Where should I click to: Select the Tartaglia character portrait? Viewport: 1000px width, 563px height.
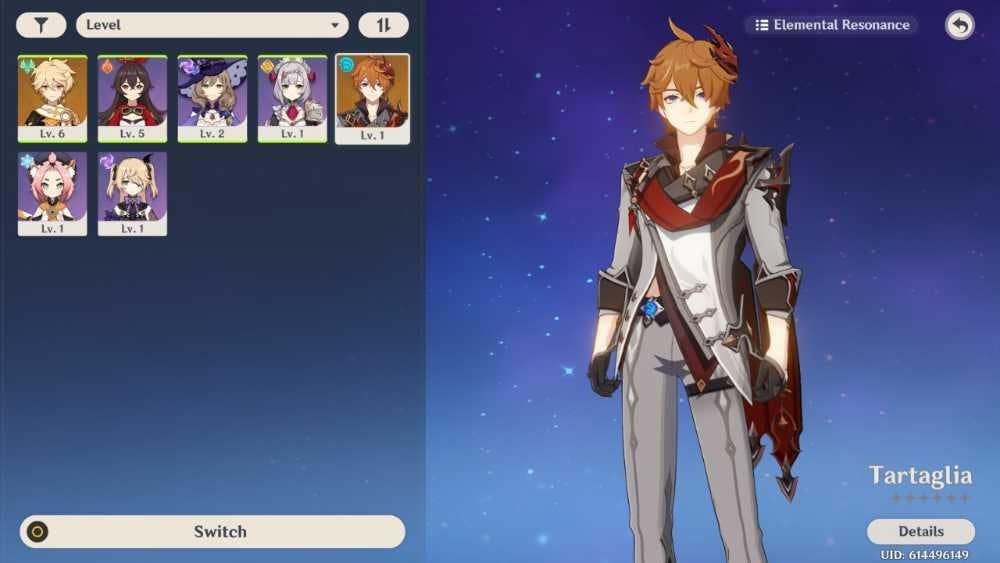click(372, 98)
